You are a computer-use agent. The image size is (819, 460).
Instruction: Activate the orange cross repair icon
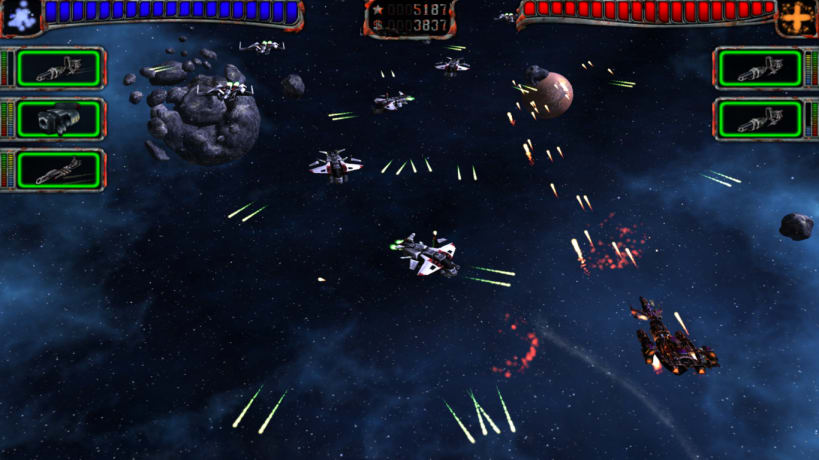click(797, 16)
